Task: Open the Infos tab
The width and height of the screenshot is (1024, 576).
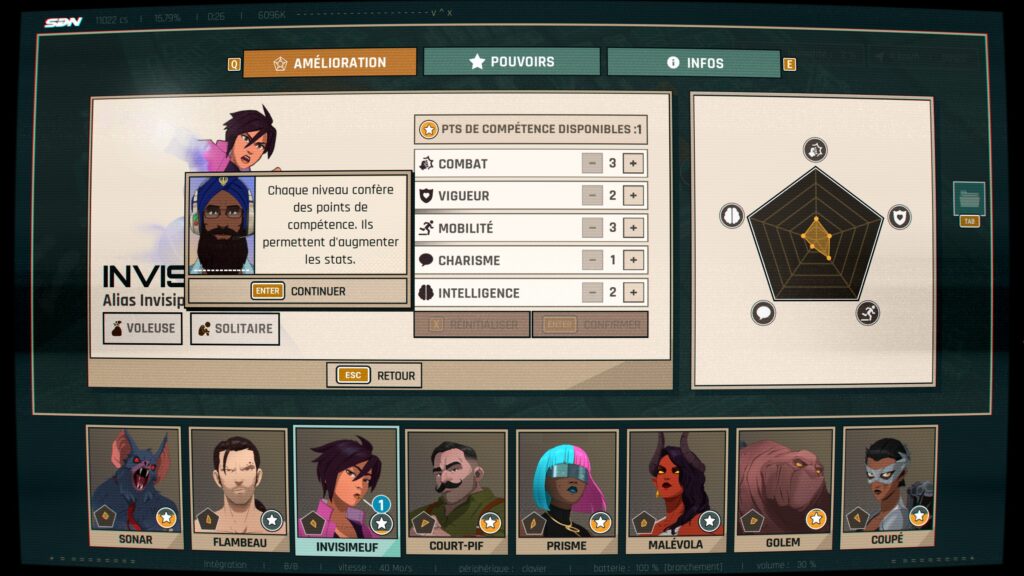Action: click(693, 63)
